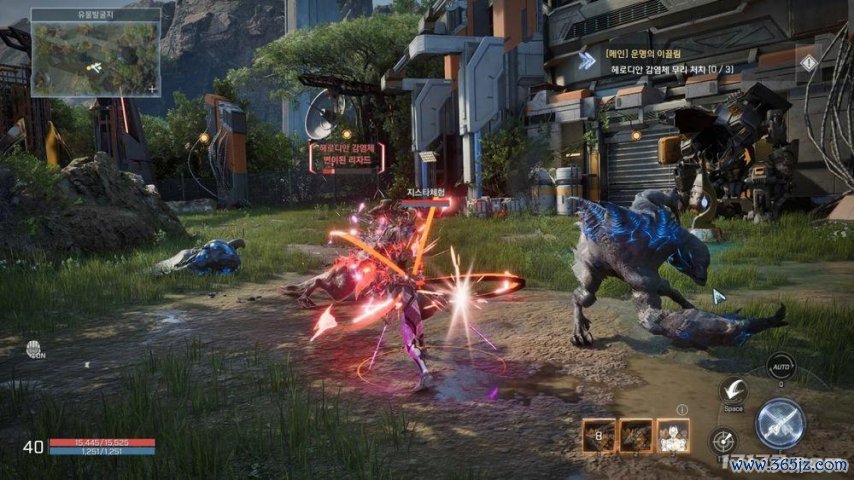Open the minimap in the top-left corner
The width and height of the screenshot is (854, 480).
point(94,56)
